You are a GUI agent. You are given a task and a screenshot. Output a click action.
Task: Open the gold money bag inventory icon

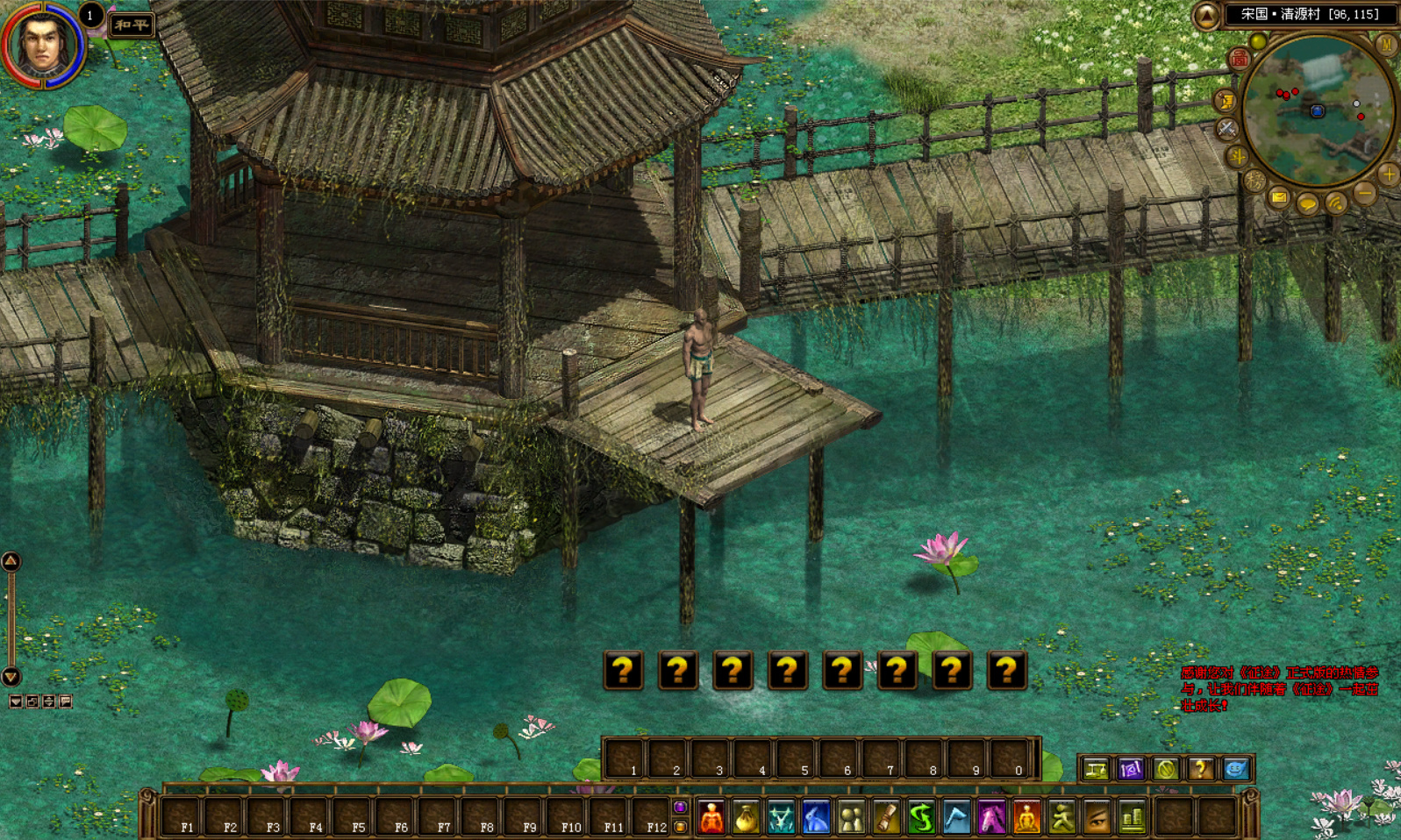746,818
